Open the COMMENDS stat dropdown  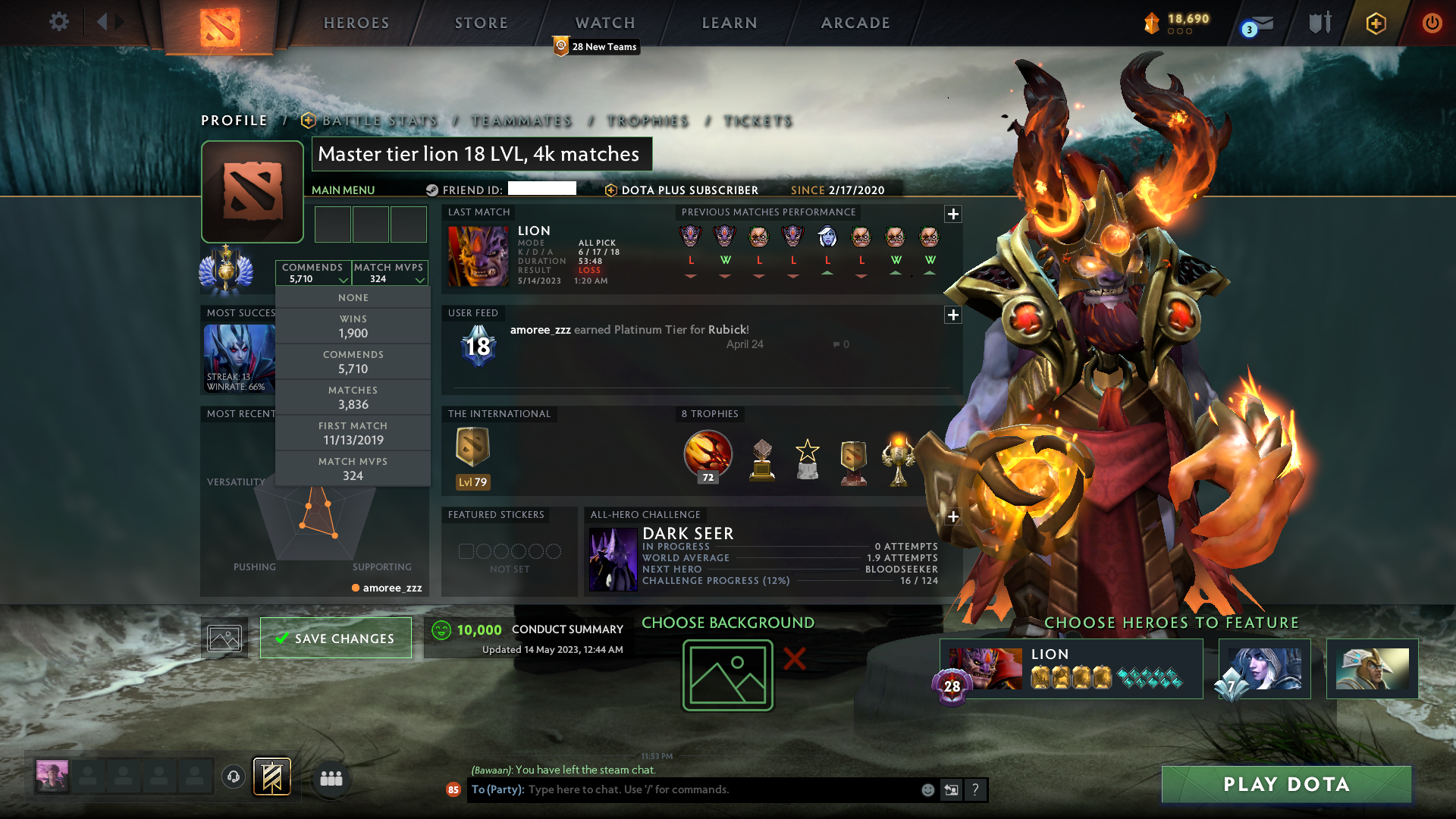[312, 273]
